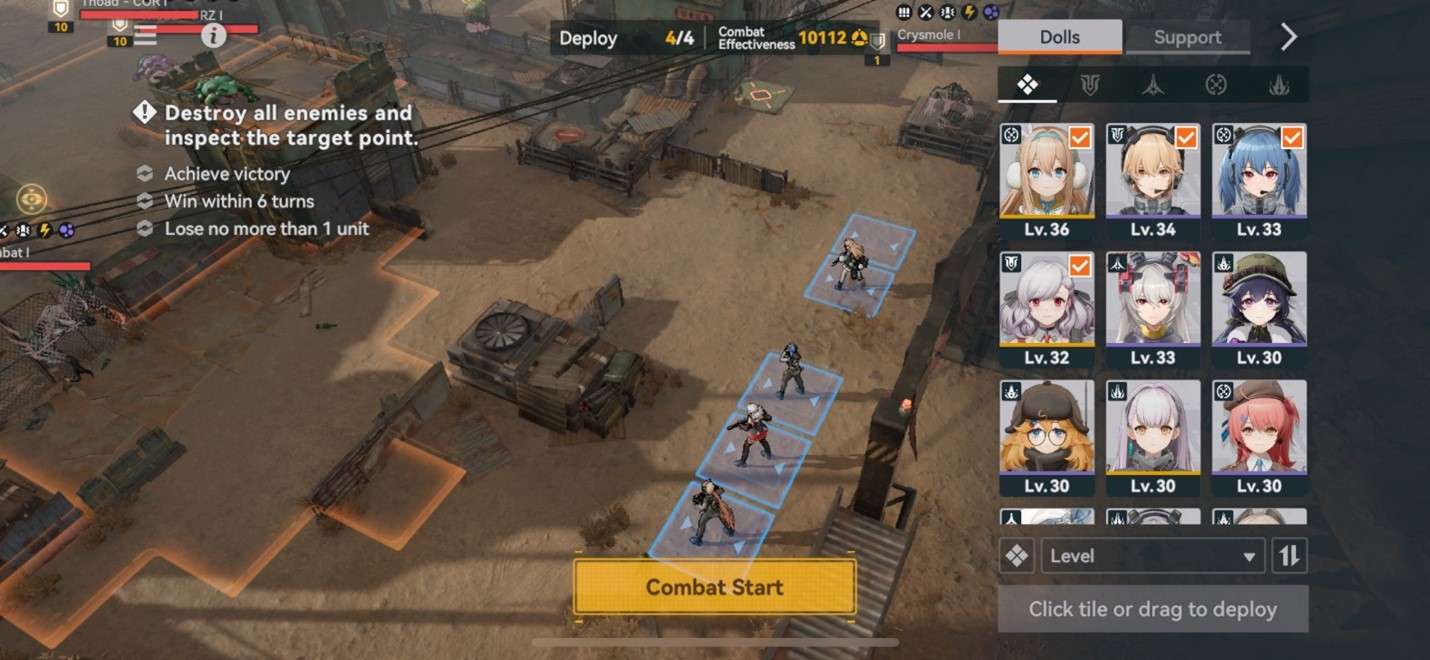Open the hamburger menu icon
This screenshot has width=1430, height=660.
point(145,36)
